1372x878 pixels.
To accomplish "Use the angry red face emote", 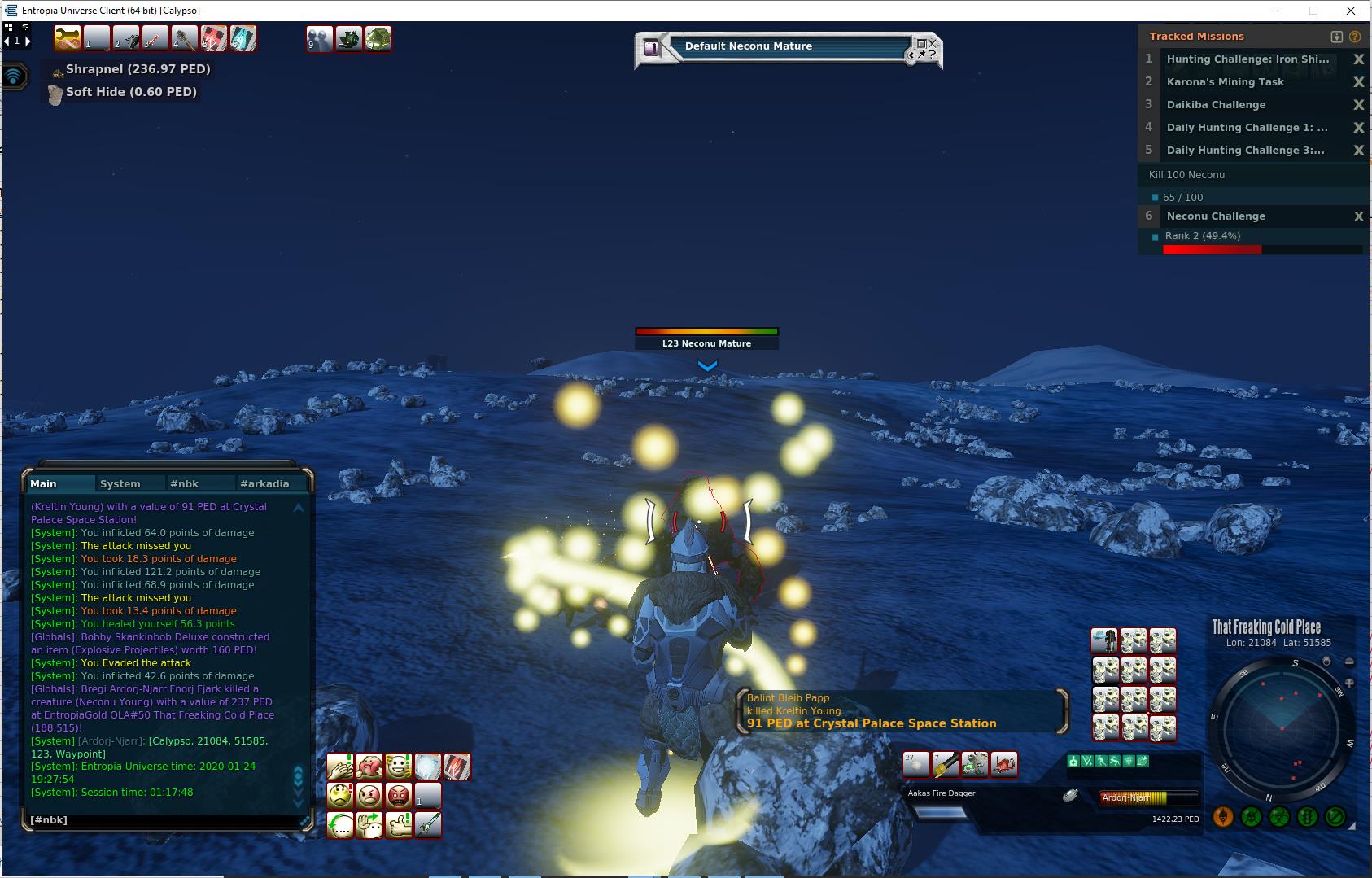I will click(399, 795).
